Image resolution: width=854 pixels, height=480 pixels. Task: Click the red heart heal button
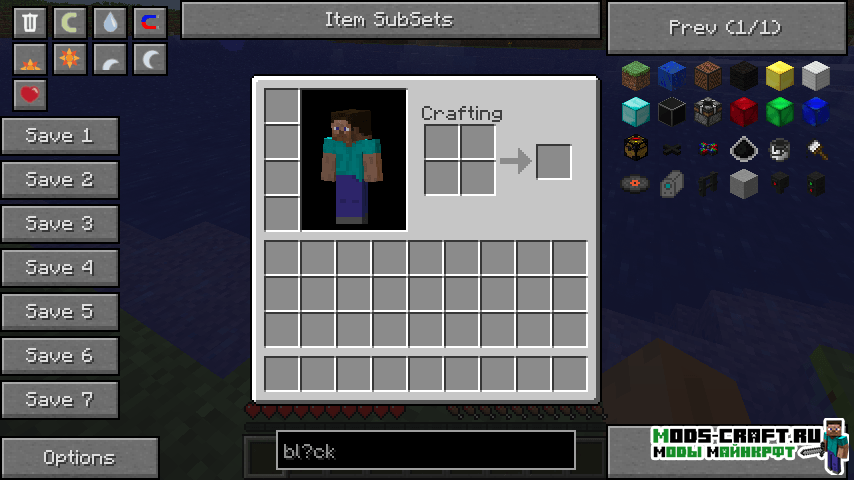coord(31,96)
